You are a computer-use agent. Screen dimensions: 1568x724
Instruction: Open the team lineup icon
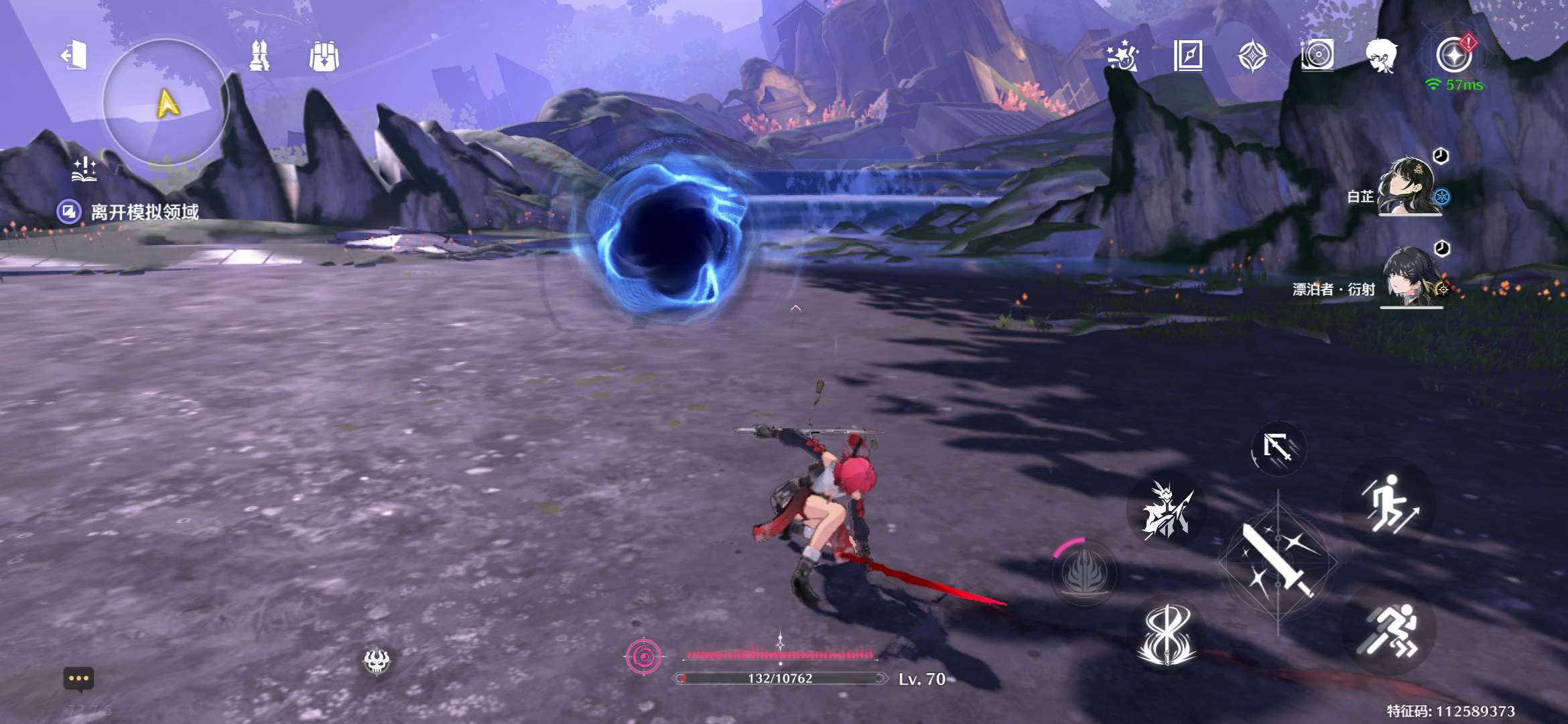coord(259,55)
